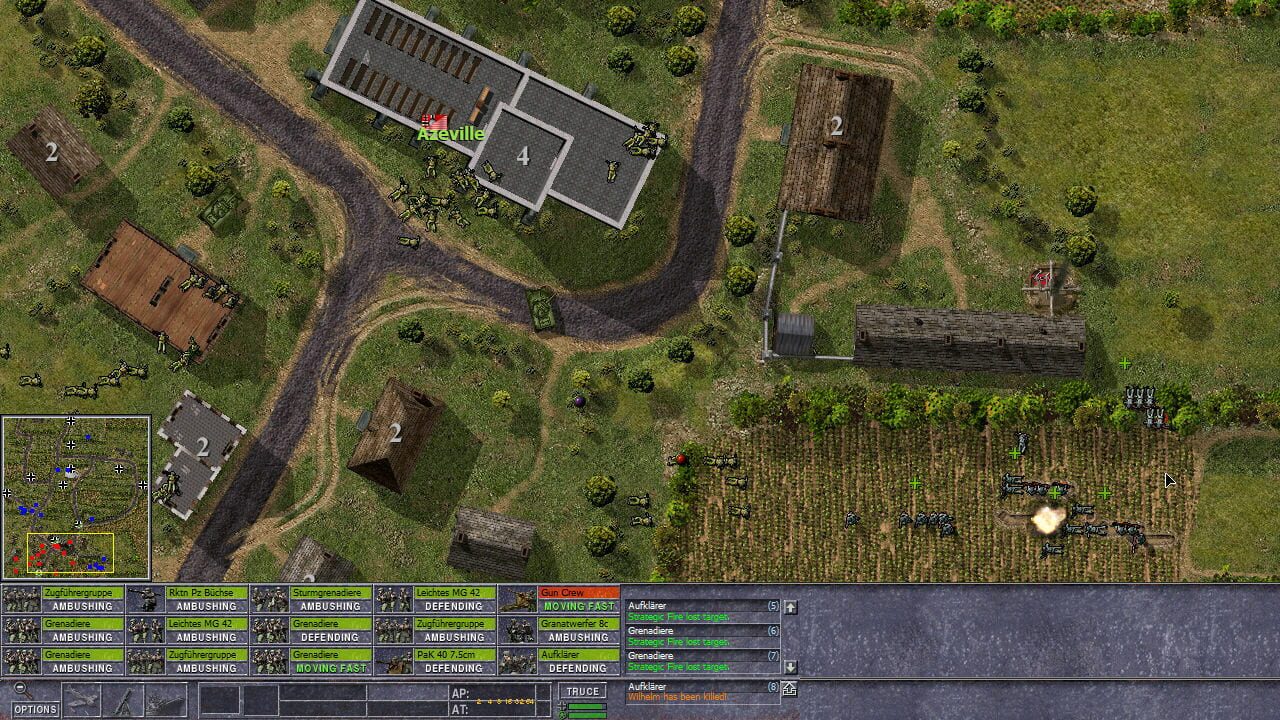This screenshot has width=1280, height=720.
Task: Expand the full message history panel
Action: [x=789, y=689]
